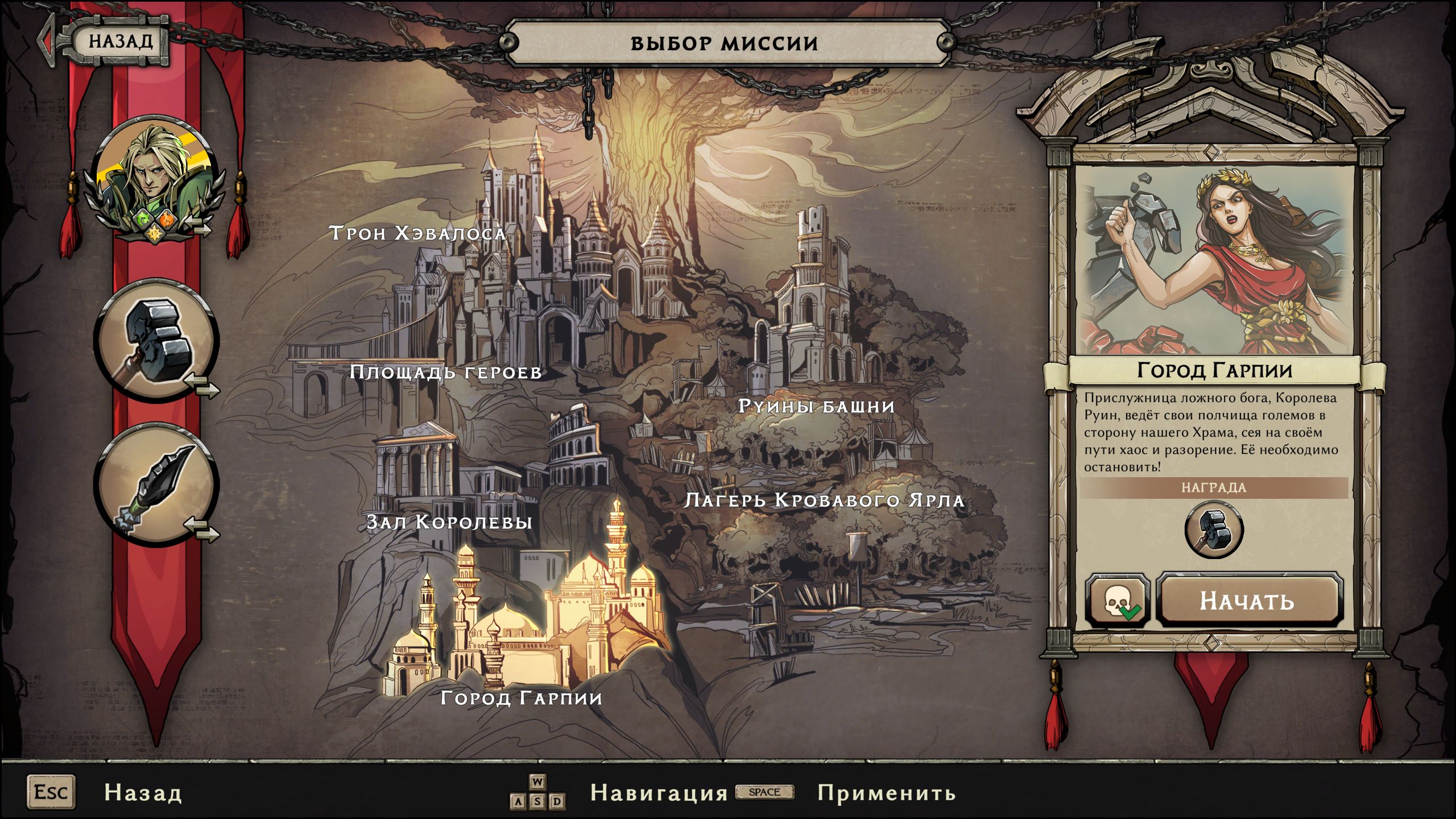Choose the Площадь героев mission
This screenshot has width=1456, height=819.
pyautogui.click(x=445, y=373)
